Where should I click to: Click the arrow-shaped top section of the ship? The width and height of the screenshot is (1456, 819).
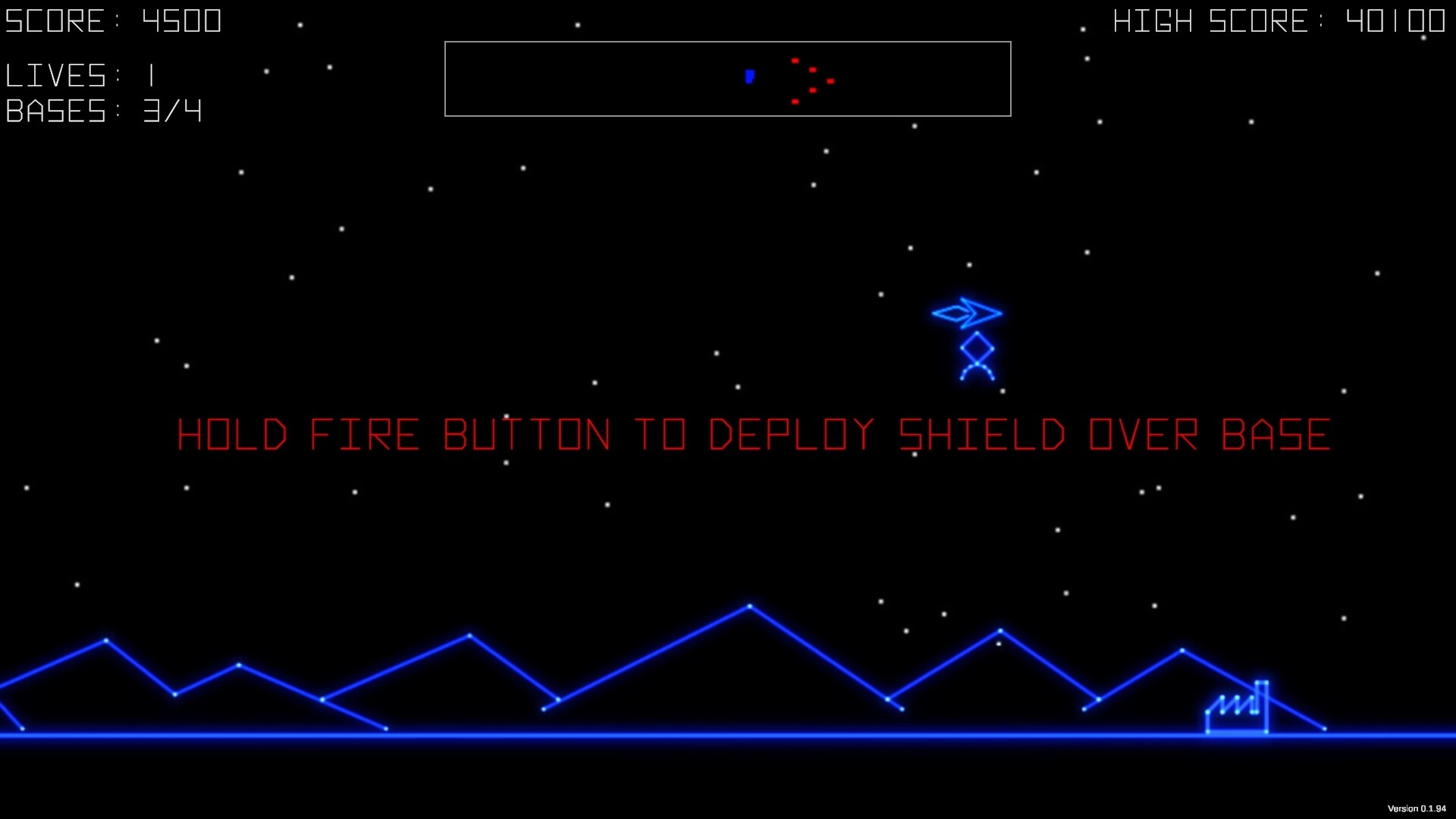(967, 311)
